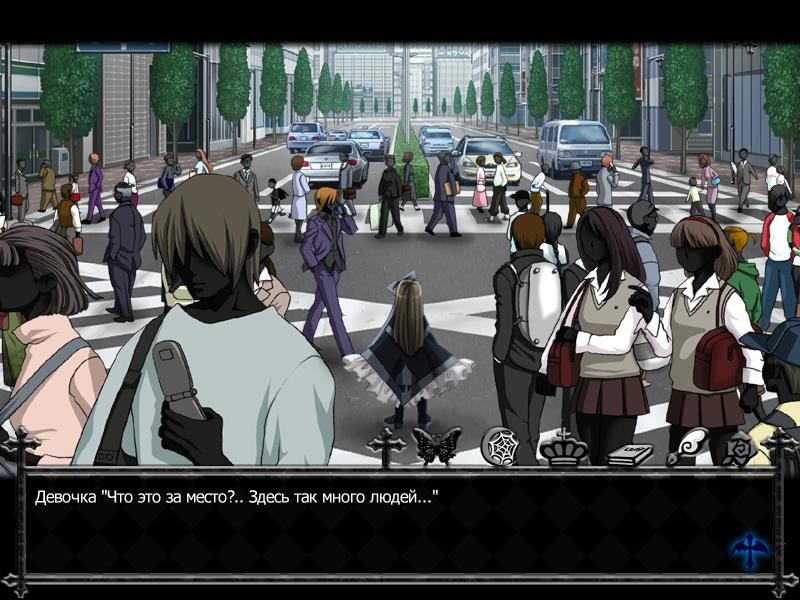The width and height of the screenshot is (800, 600).
Task: Click the rose emblem icon
Action: (740, 449)
